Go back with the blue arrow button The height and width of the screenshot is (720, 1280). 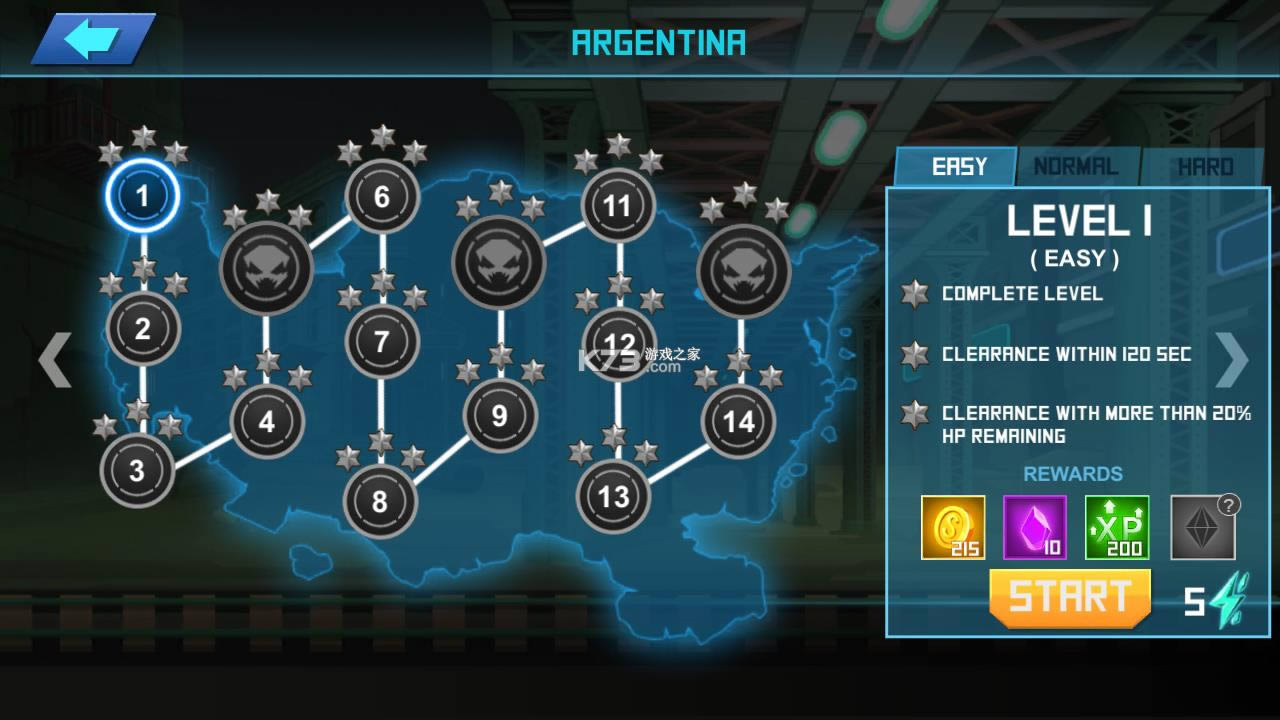click(x=92, y=40)
